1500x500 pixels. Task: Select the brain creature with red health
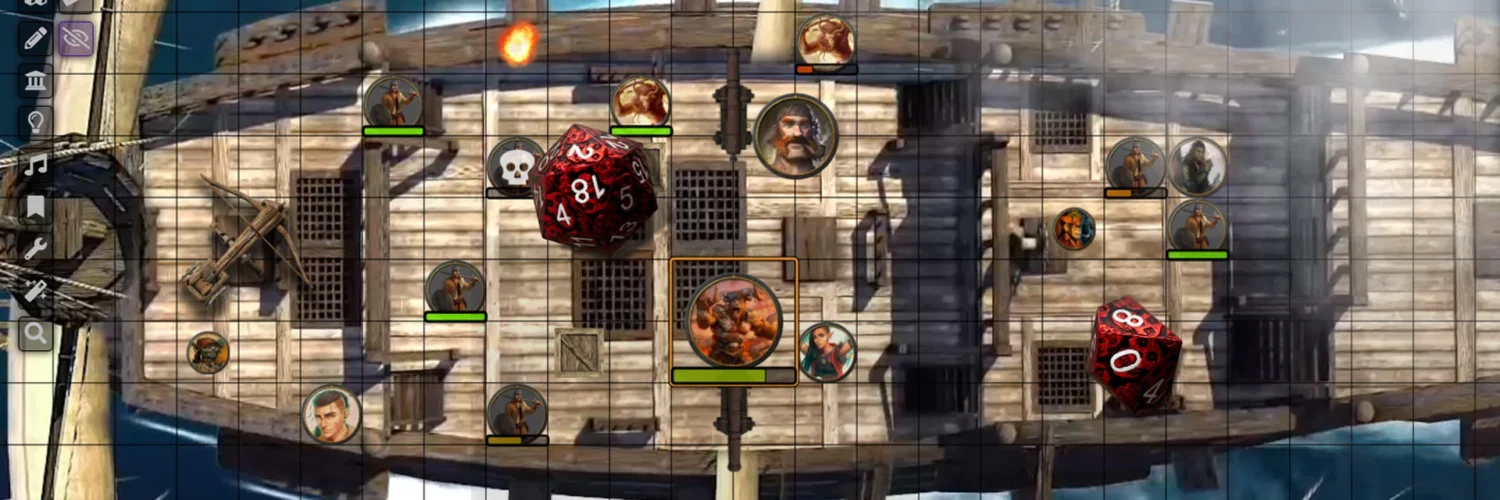[826, 40]
